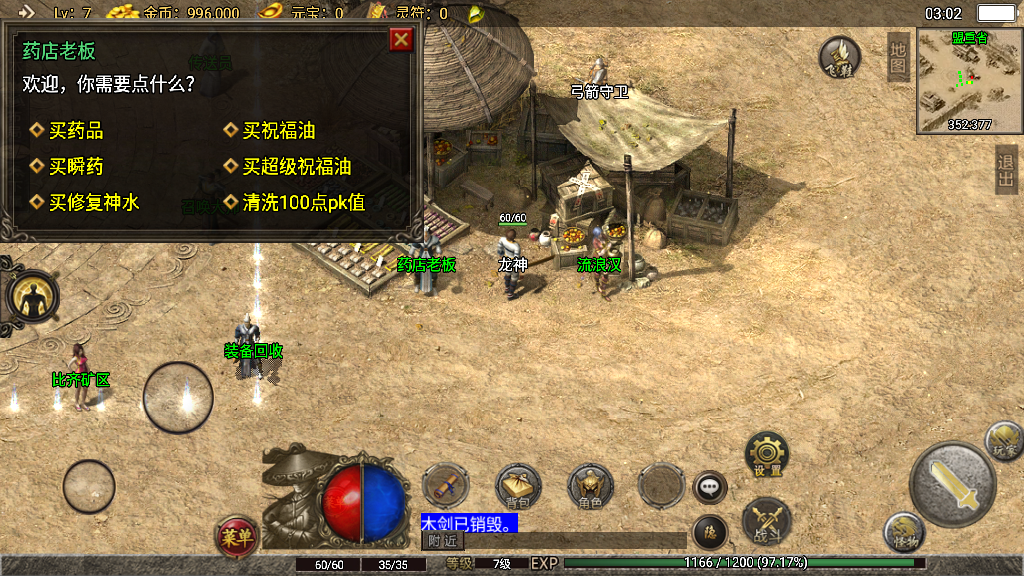Select the 怪物 monster target button
1024x576 pixels.
(904, 532)
